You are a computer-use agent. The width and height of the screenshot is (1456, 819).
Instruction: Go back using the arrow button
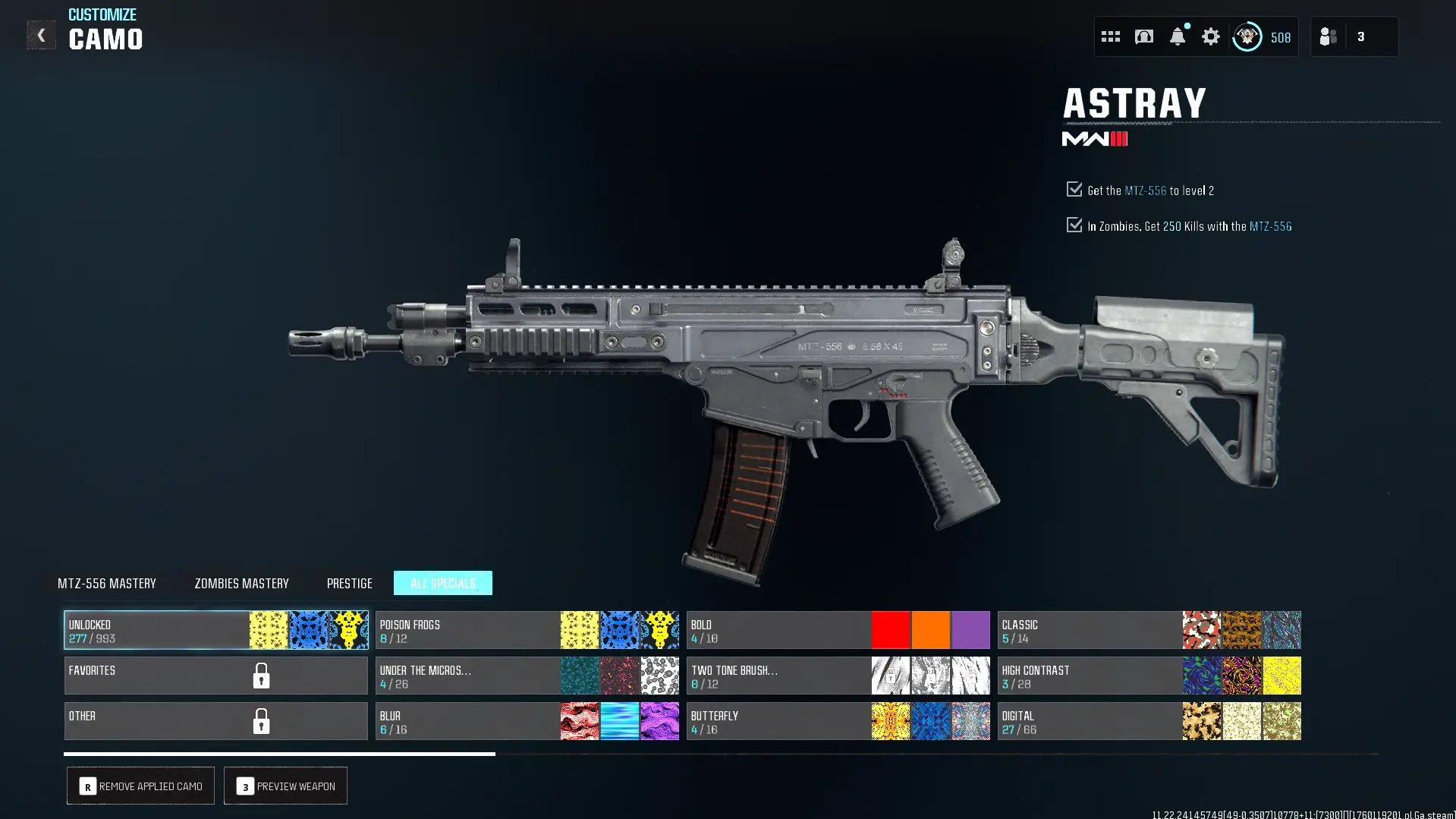41,35
